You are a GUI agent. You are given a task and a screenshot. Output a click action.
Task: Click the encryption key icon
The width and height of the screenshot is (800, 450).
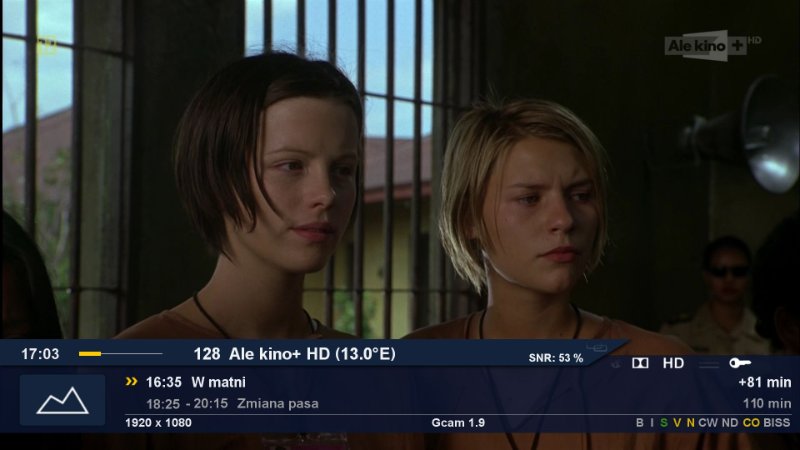coord(741,363)
